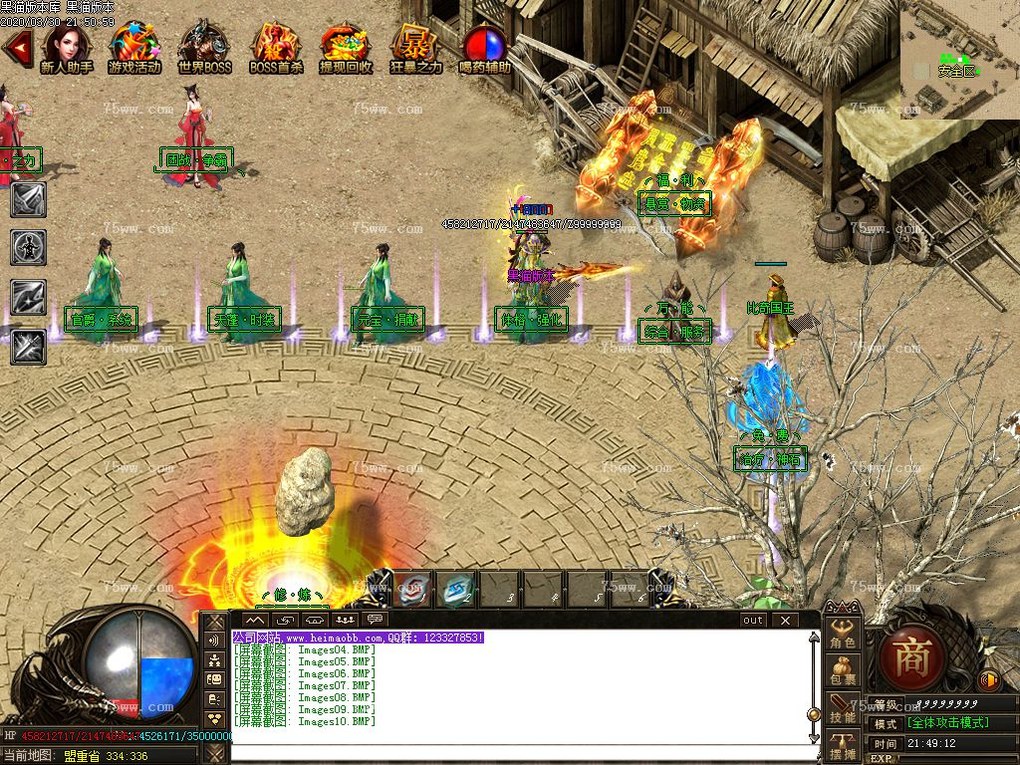Open the 世界BOSS panel
Viewport: 1020px width, 765px height.
tap(204, 46)
